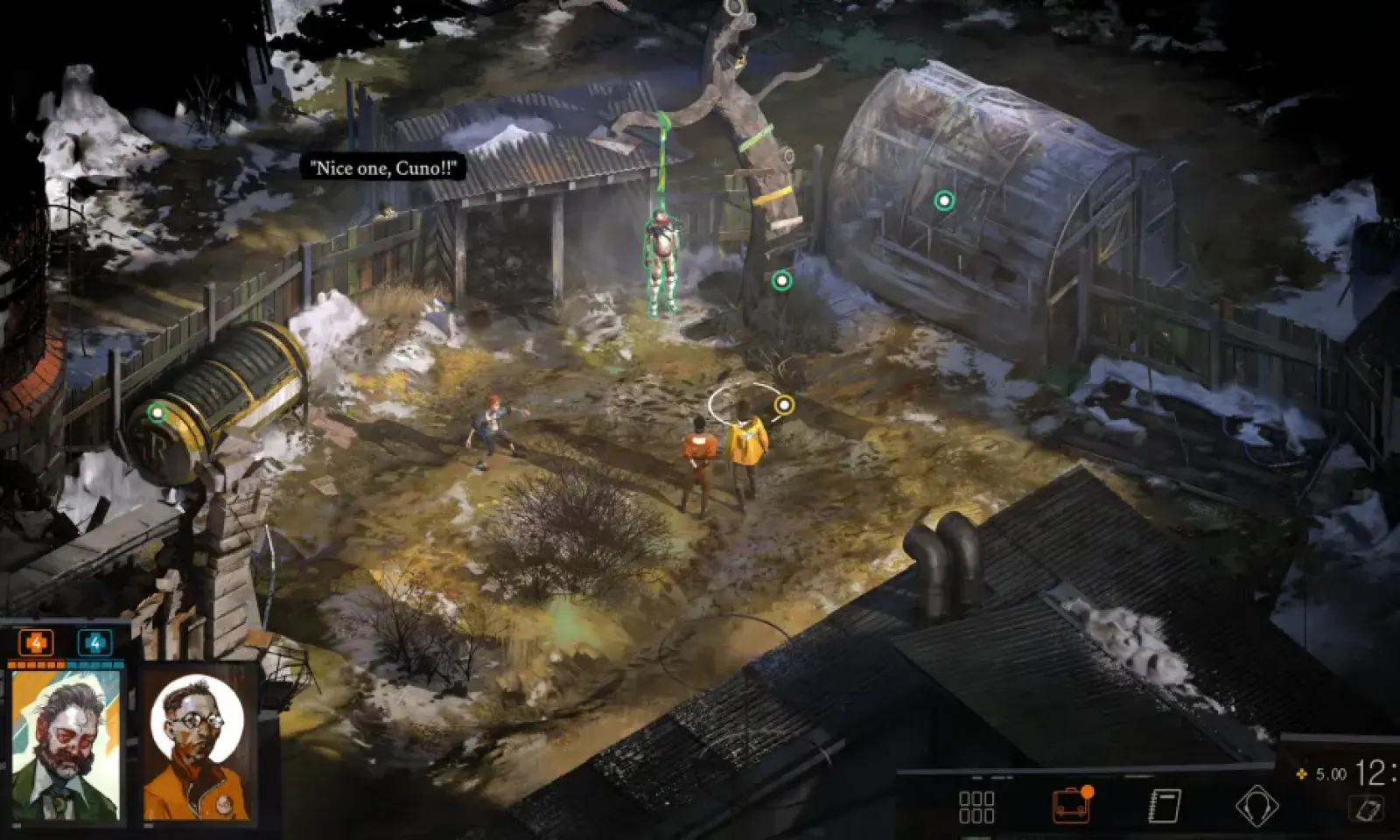Click the map icon beside the clock

pos(1367,809)
